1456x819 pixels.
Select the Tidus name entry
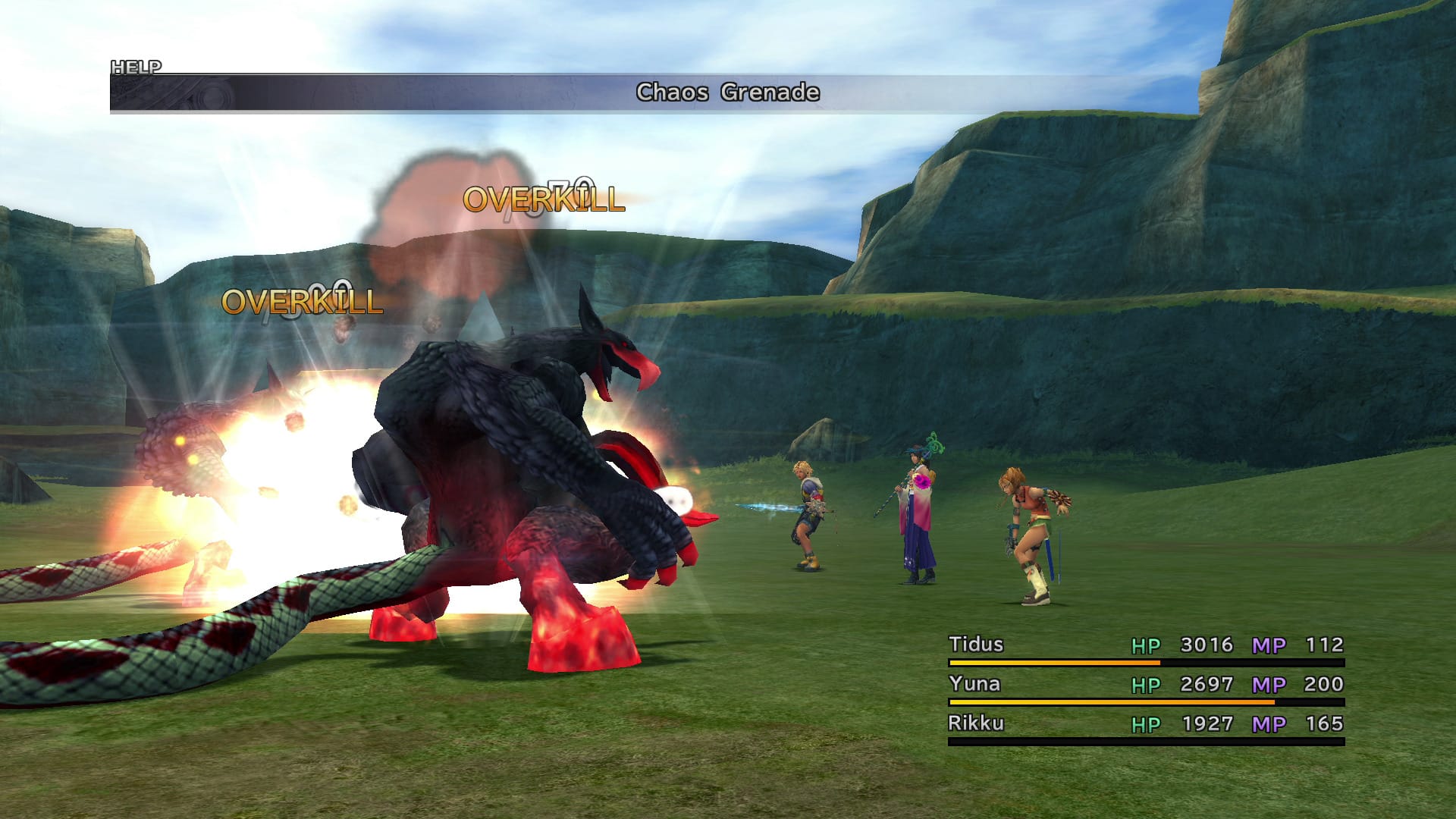pyautogui.click(x=977, y=645)
